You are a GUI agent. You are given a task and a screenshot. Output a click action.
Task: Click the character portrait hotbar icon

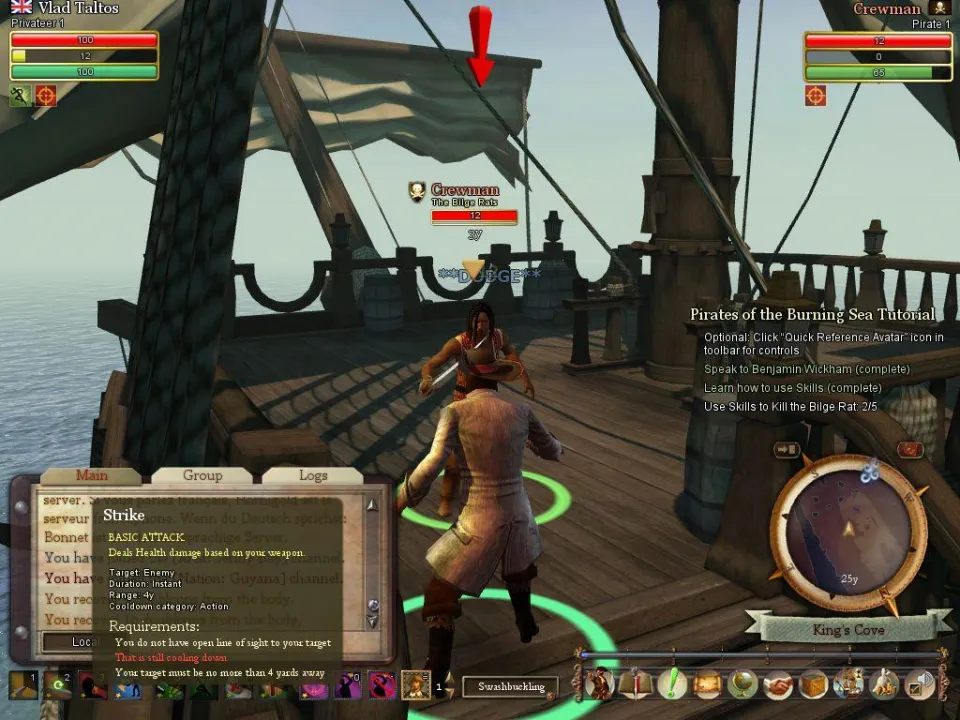[x=416, y=685]
